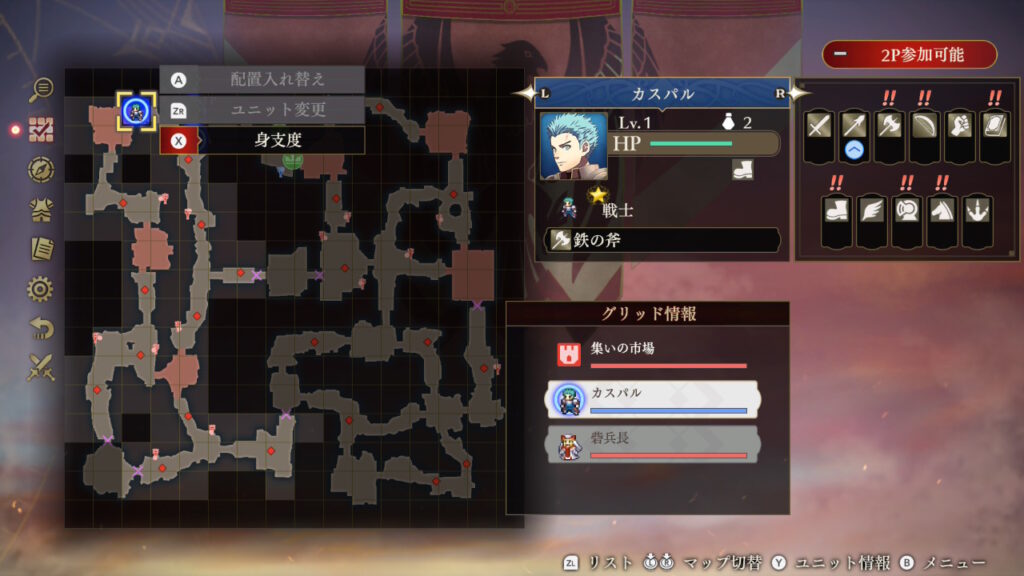
Task: Click the magnifying glass icon in the sidebar
Action: tap(41, 89)
